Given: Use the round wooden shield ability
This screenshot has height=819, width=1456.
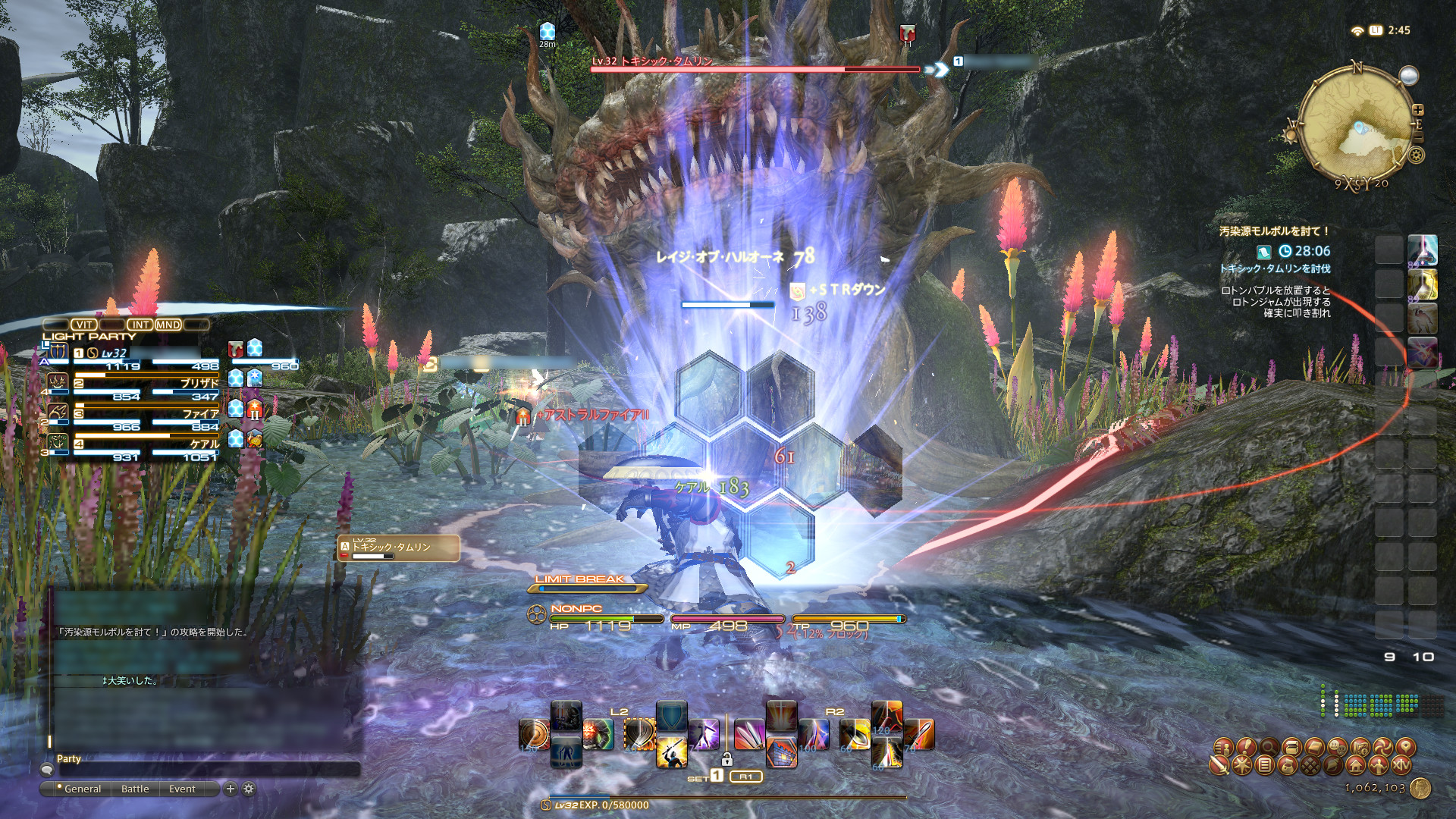Looking at the screenshot, I should point(534,734).
